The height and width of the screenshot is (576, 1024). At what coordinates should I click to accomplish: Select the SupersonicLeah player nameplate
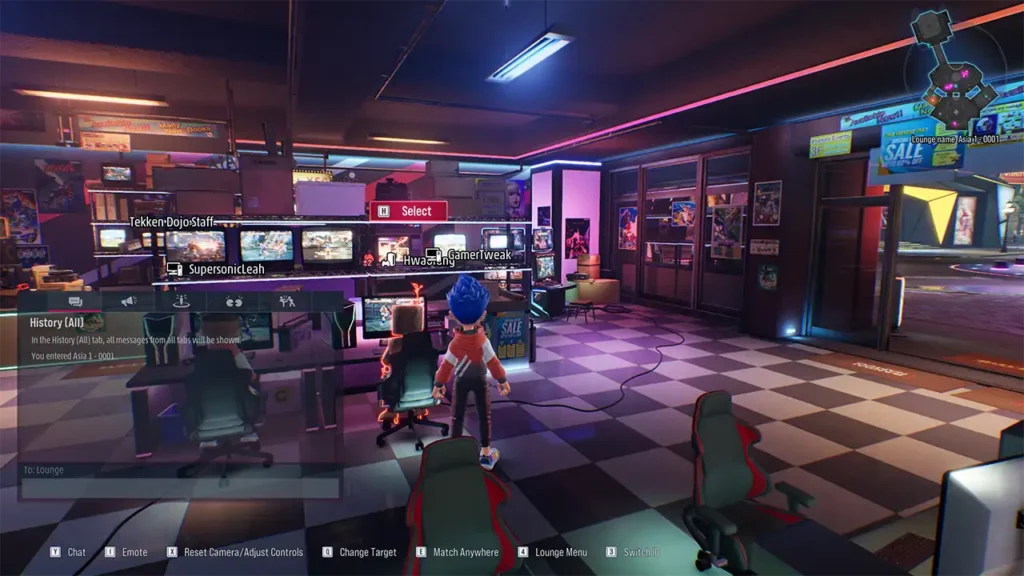pos(216,269)
